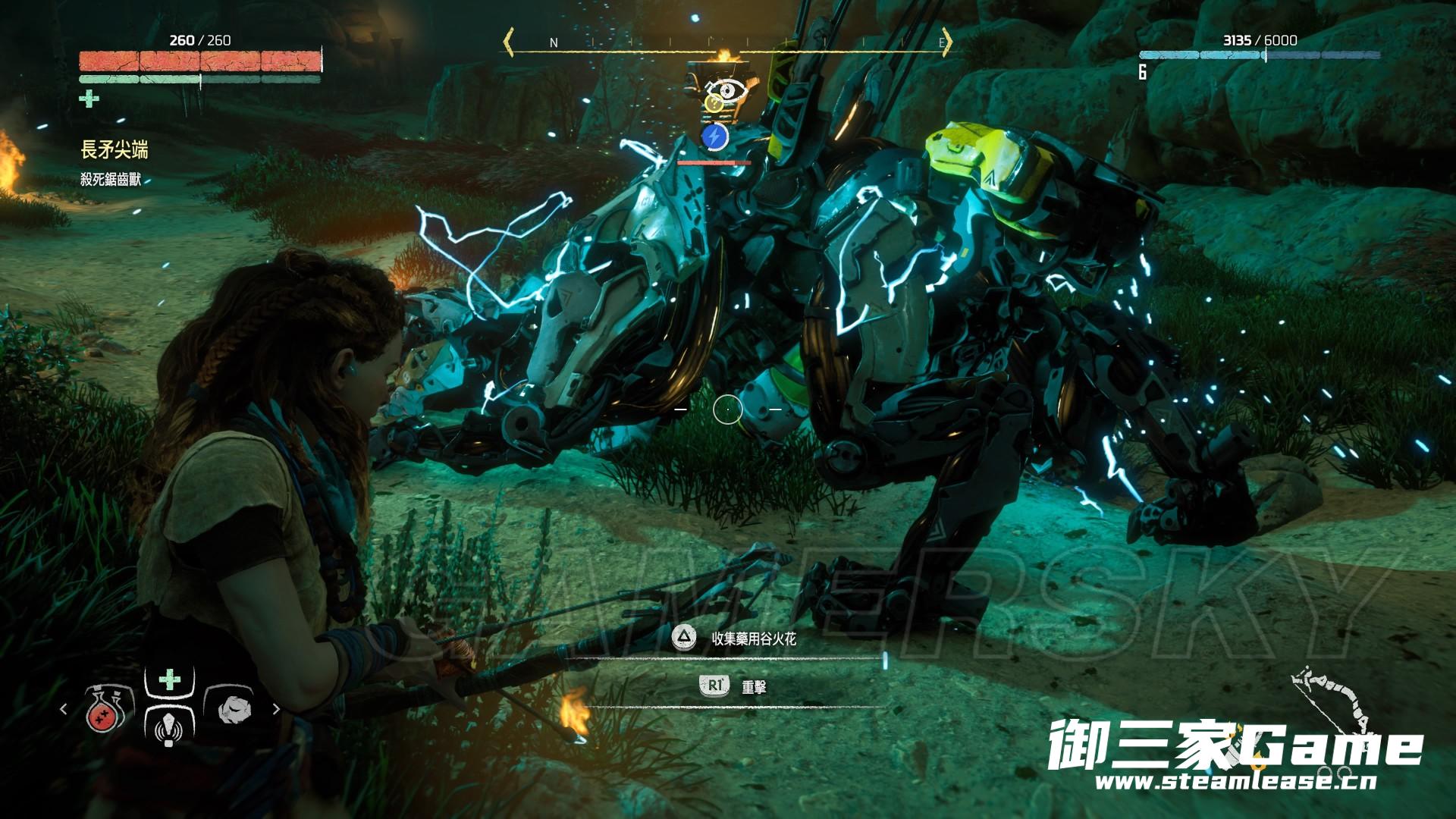Image resolution: width=1456 pixels, height=819 pixels.
Task: Click the compass bar heading strip
Action: (728, 42)
